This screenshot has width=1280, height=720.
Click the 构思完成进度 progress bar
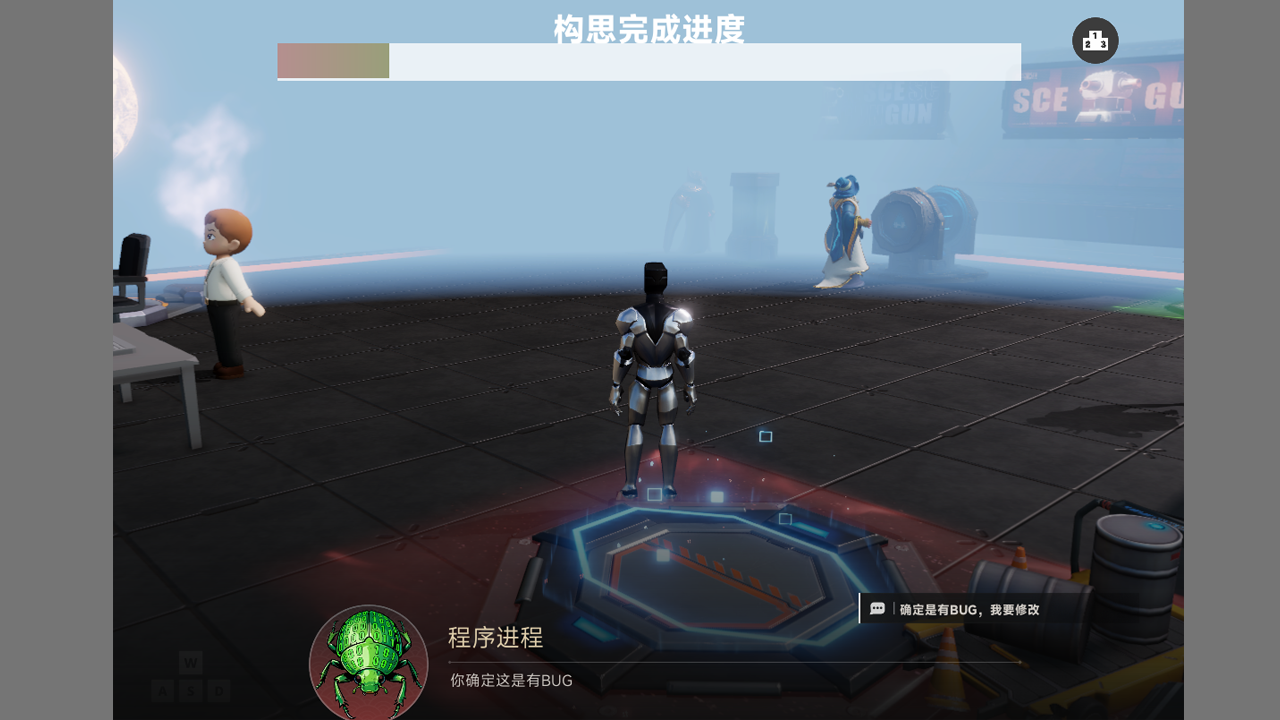tap(648, 61)
